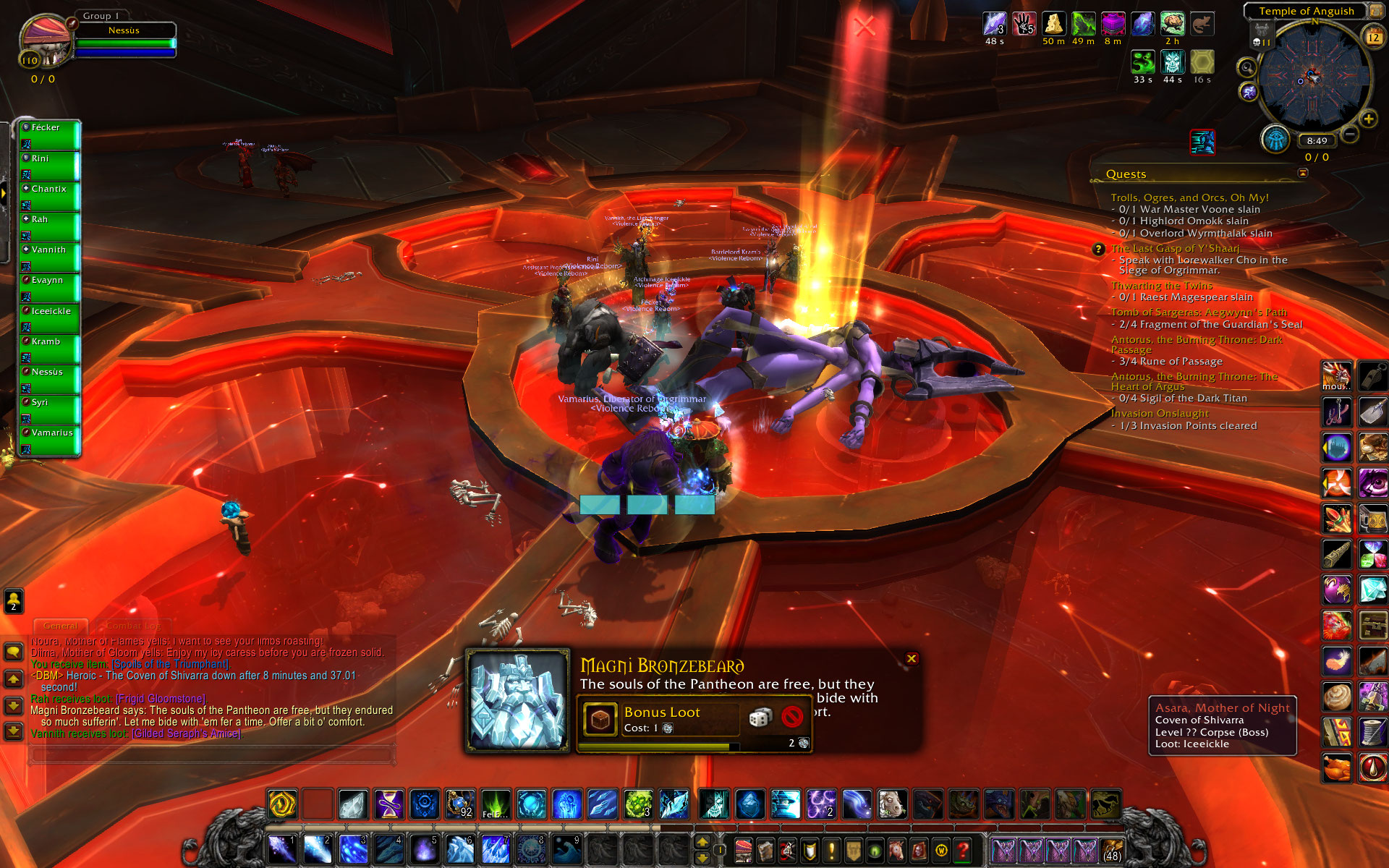Open the mount collection horse icon
Screen dimensions: 1389x868
(896, 851)
